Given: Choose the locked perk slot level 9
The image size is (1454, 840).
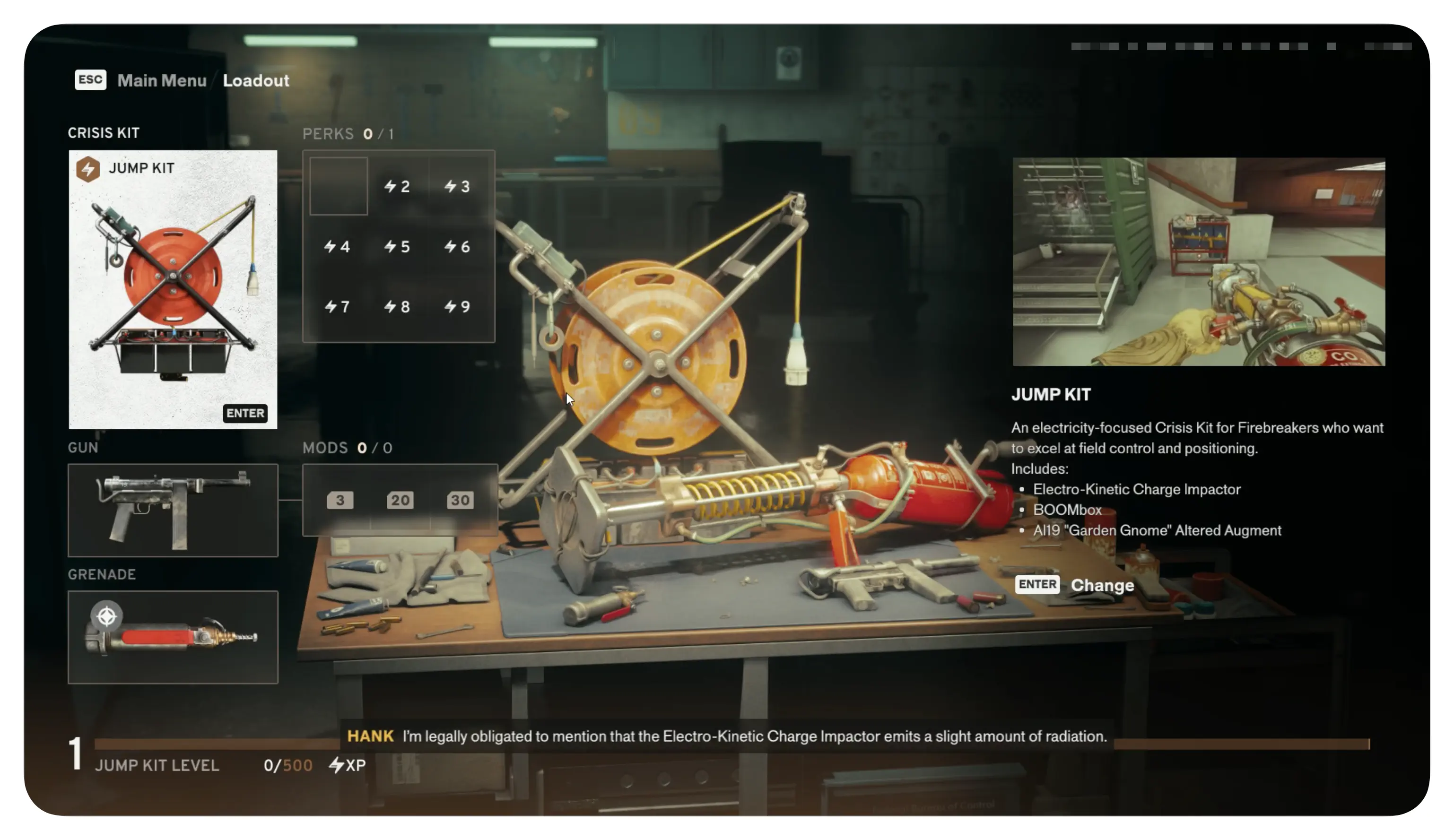Looking at the screenshot, I should tap(458, 306).
